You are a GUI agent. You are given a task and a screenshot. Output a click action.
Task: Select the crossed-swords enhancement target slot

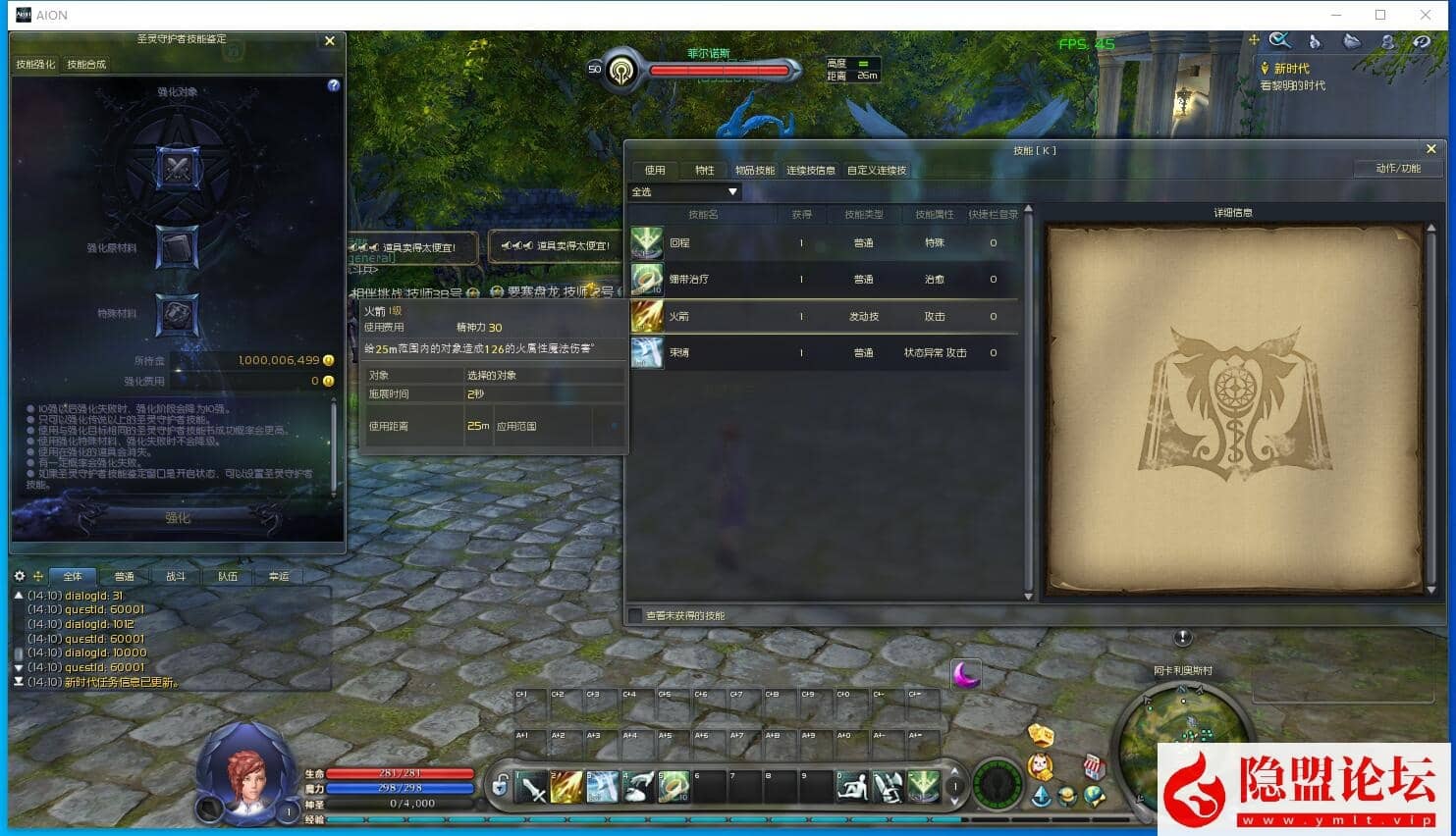click(x=178, y=168)
